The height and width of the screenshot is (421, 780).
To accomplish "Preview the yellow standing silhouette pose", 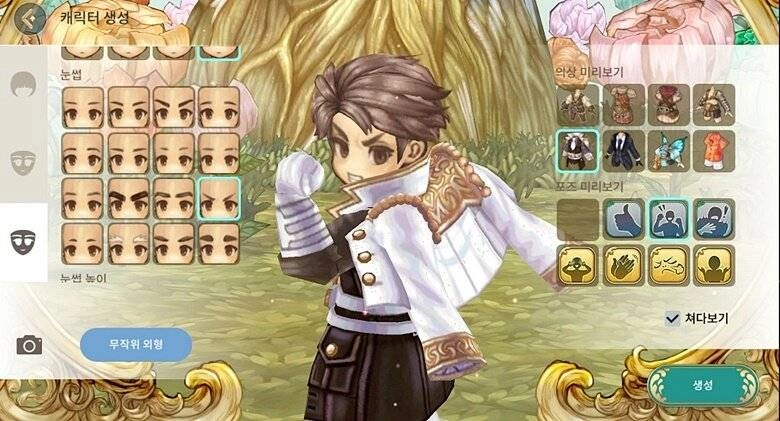I will [713, 265].
